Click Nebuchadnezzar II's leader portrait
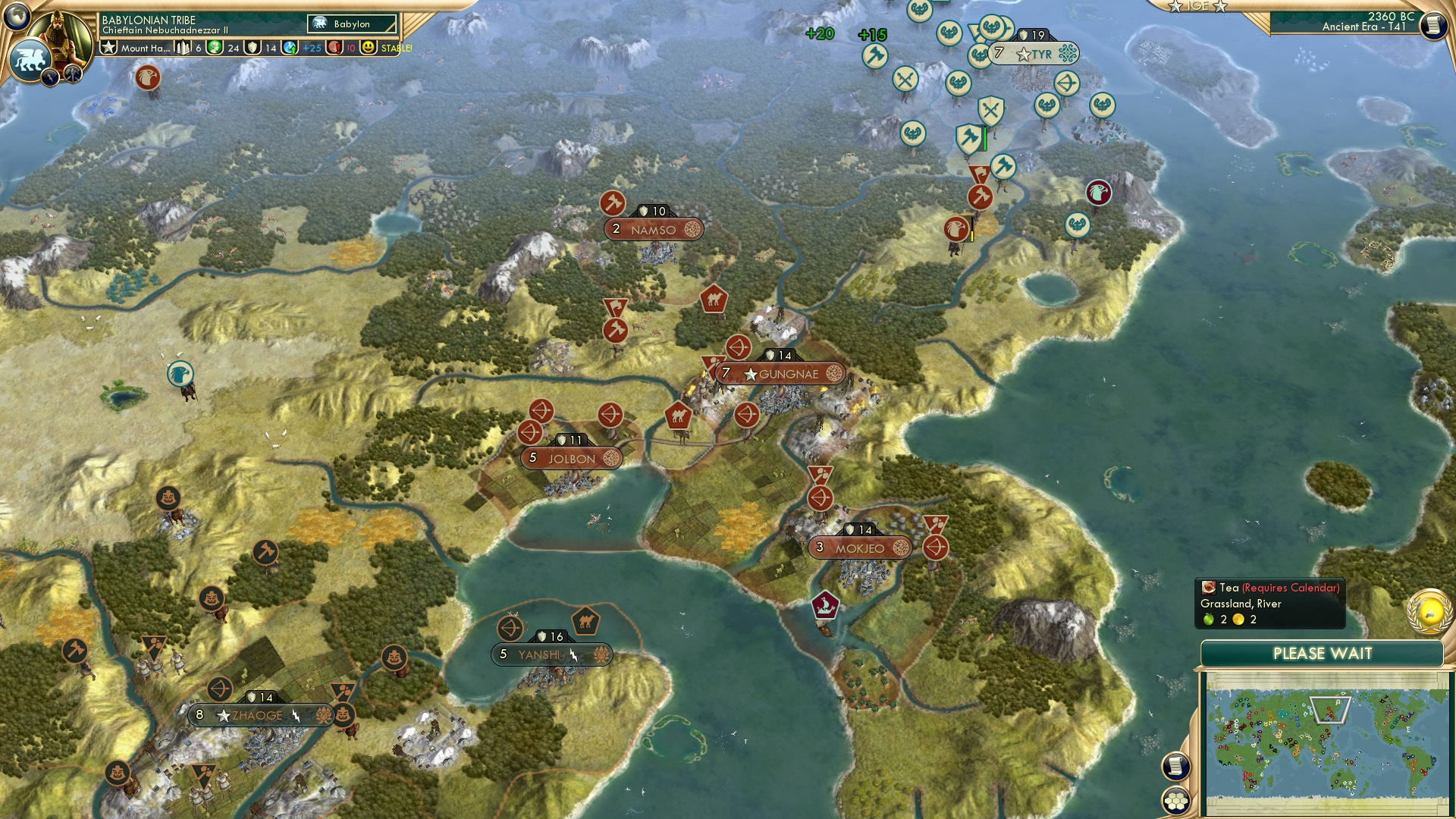The height and width of the screenshot is (819, 1456). (59, 31)
